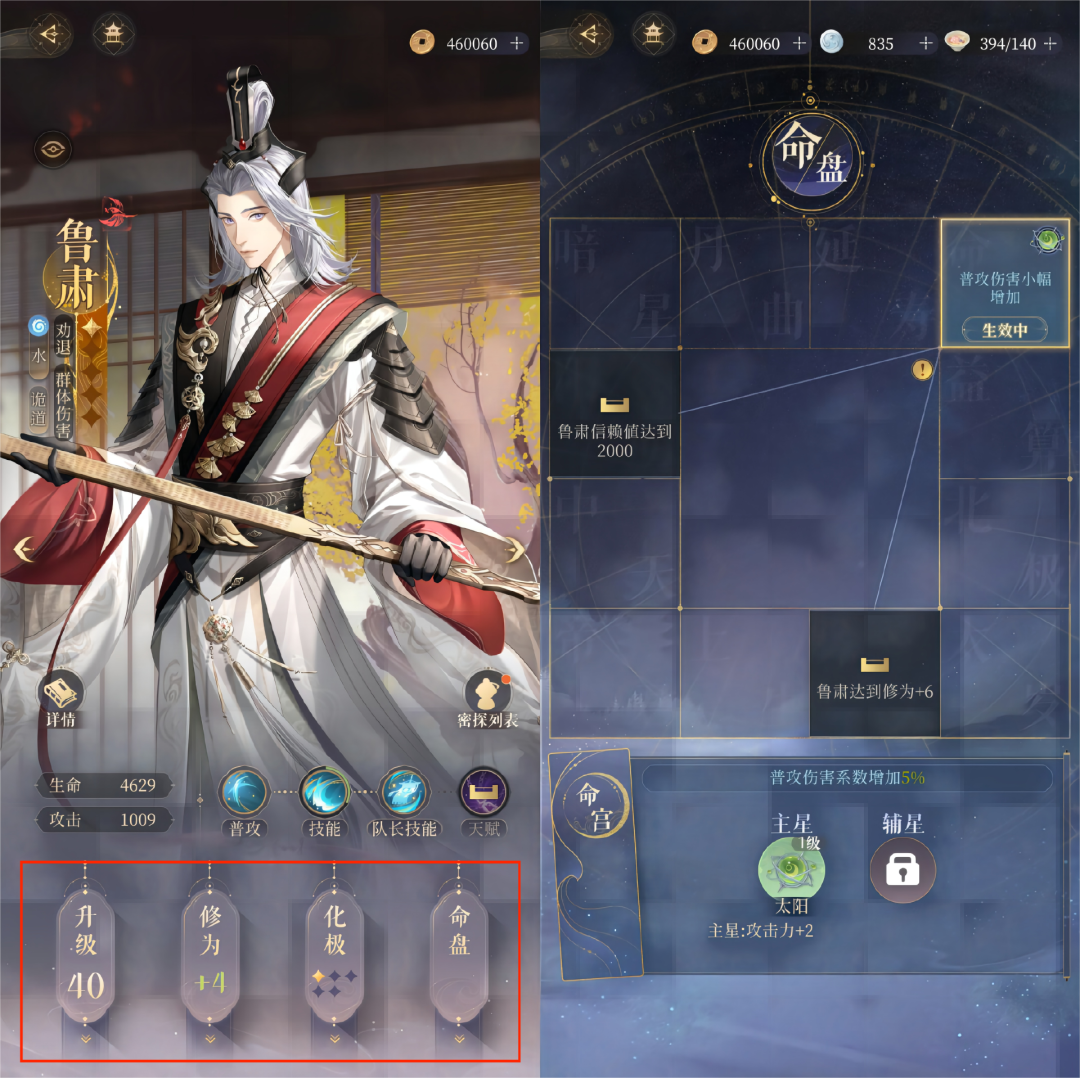1080x1078 pixels.
Task: Add more moon-orb currency with the plus
Action: click(x=925, y=43)
